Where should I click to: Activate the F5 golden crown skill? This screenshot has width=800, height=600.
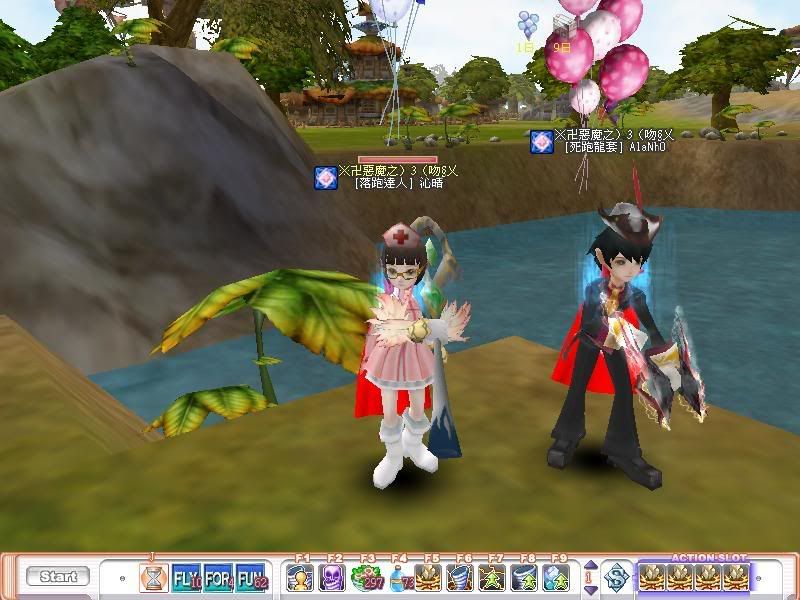click(429, 577)
